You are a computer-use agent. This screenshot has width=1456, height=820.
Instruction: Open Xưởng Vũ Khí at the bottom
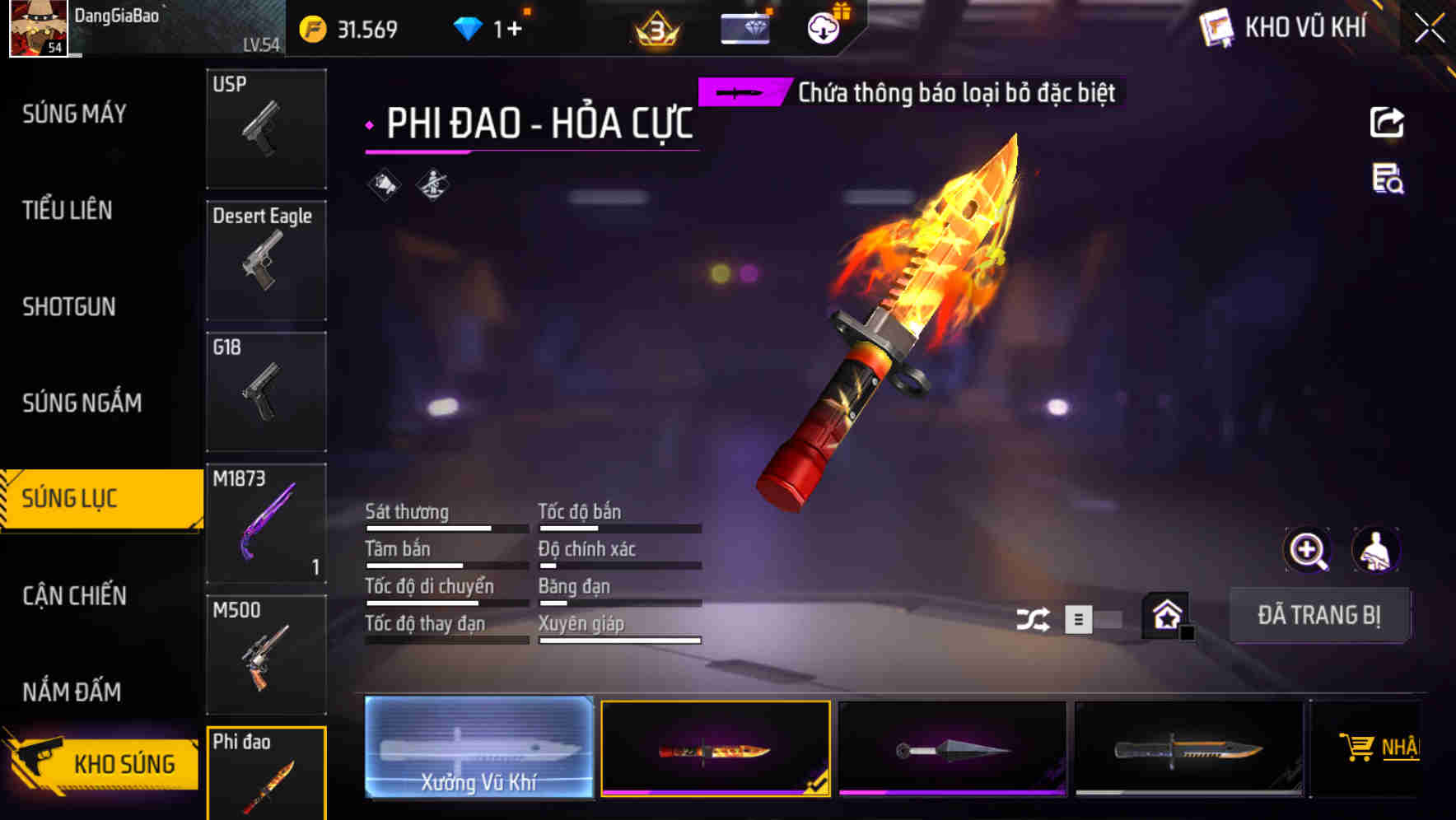pyautogui.click(x=478, y=748)
